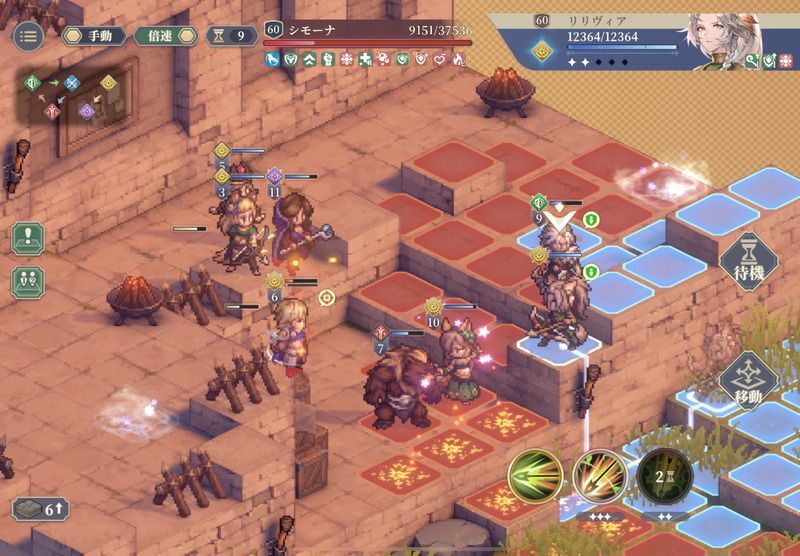800x556 pixels.
Task: Toggle the 手動 manual mode button
Action: pyautogui.click(x=93, y=37)
